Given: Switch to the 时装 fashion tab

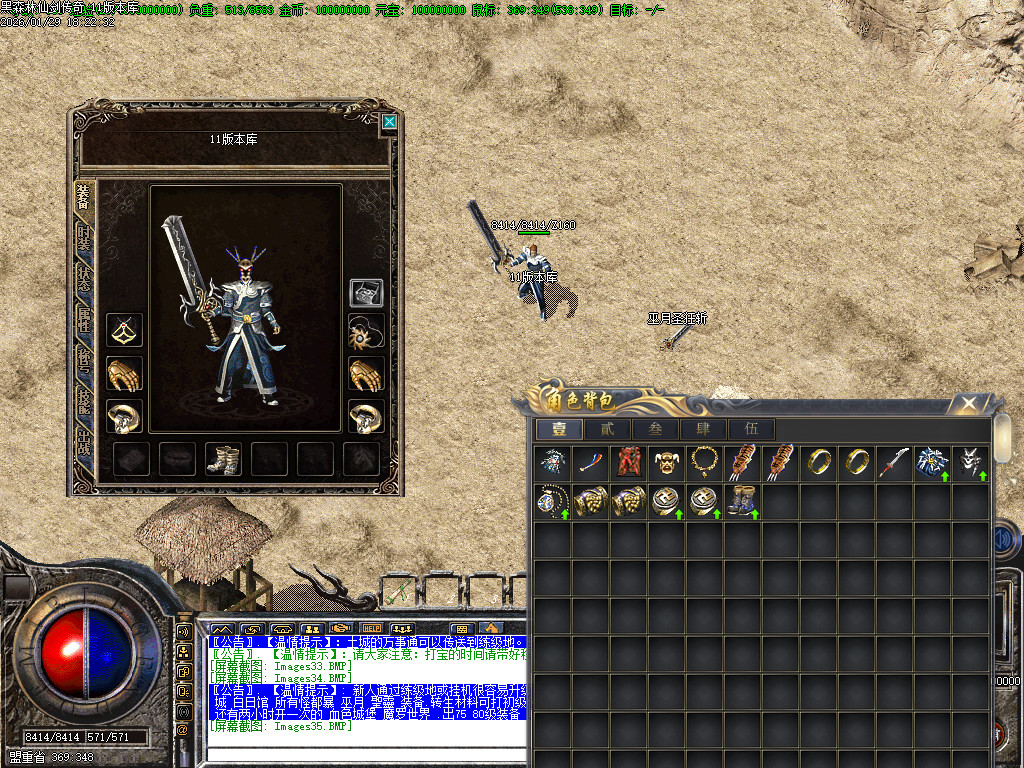Looking at the screenshot, I should click(x=84, y=240).
